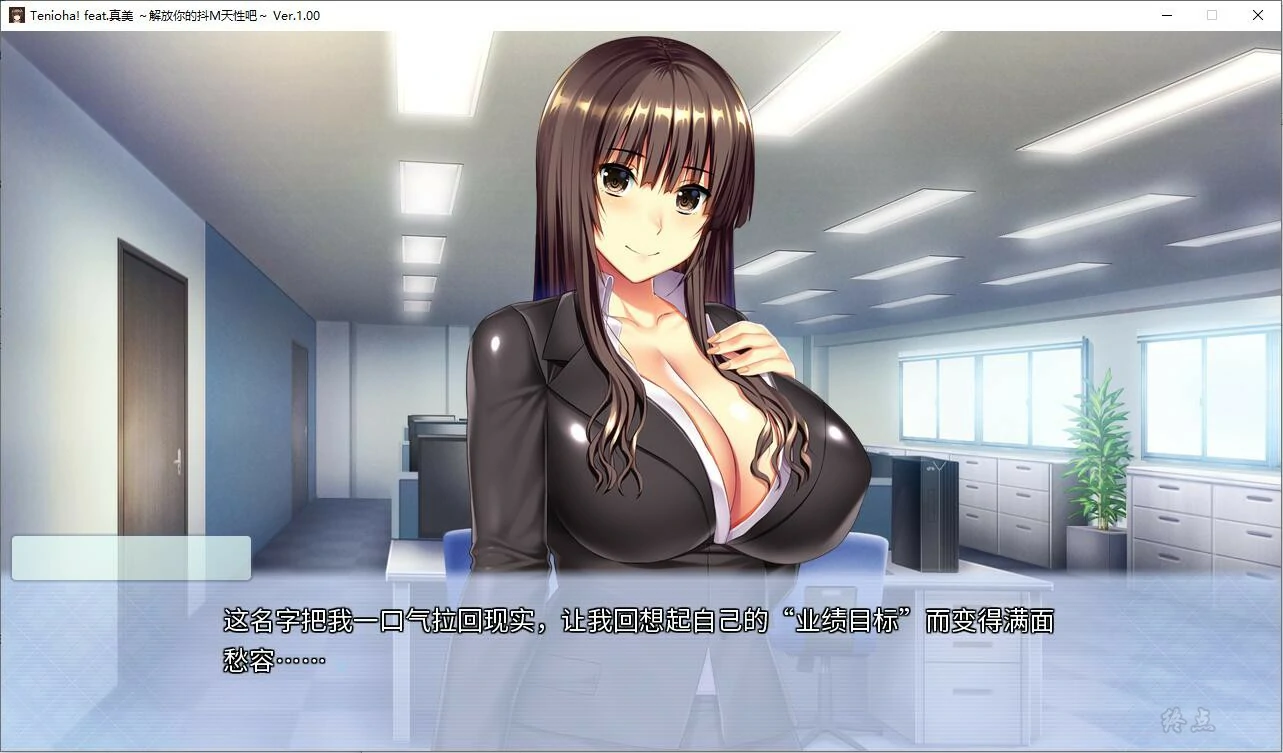This screenshot has width=1283, height=753.
Task: Click "Ver.1.00" in the title bar
Action: (297, 15)
